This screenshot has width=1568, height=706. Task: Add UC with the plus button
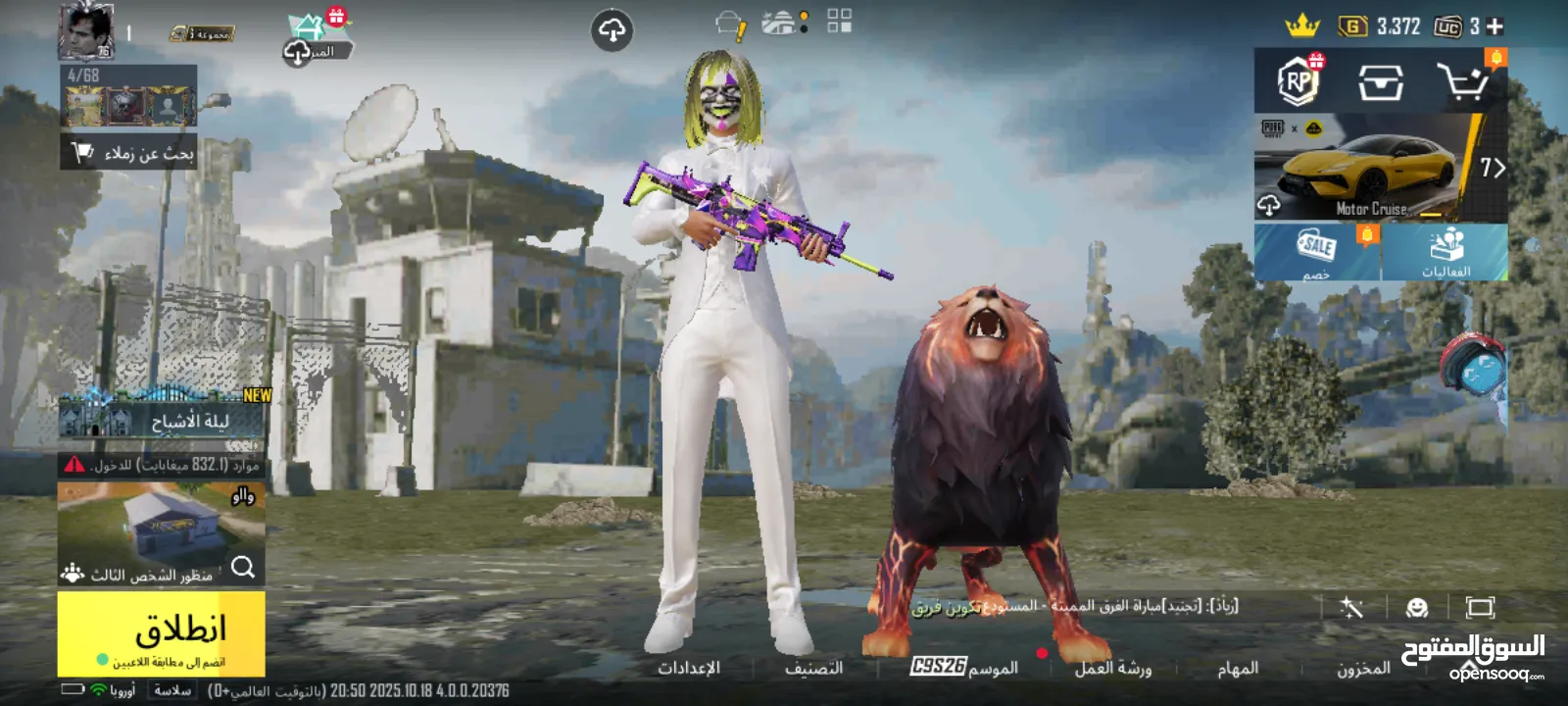[x=1494, y=26]
